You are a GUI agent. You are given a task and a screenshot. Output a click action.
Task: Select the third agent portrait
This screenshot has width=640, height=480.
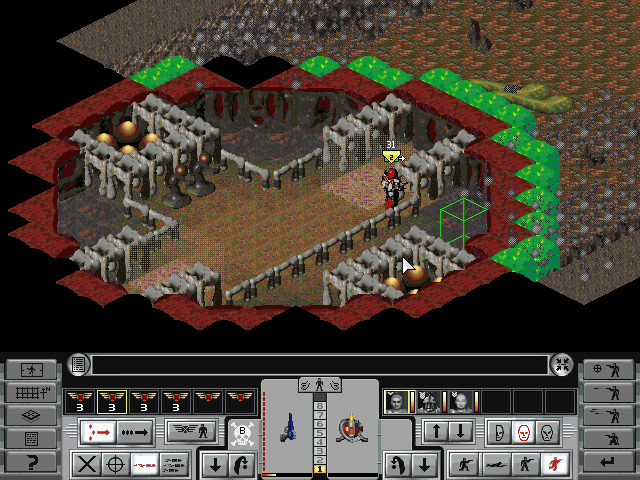coord(460,401)
